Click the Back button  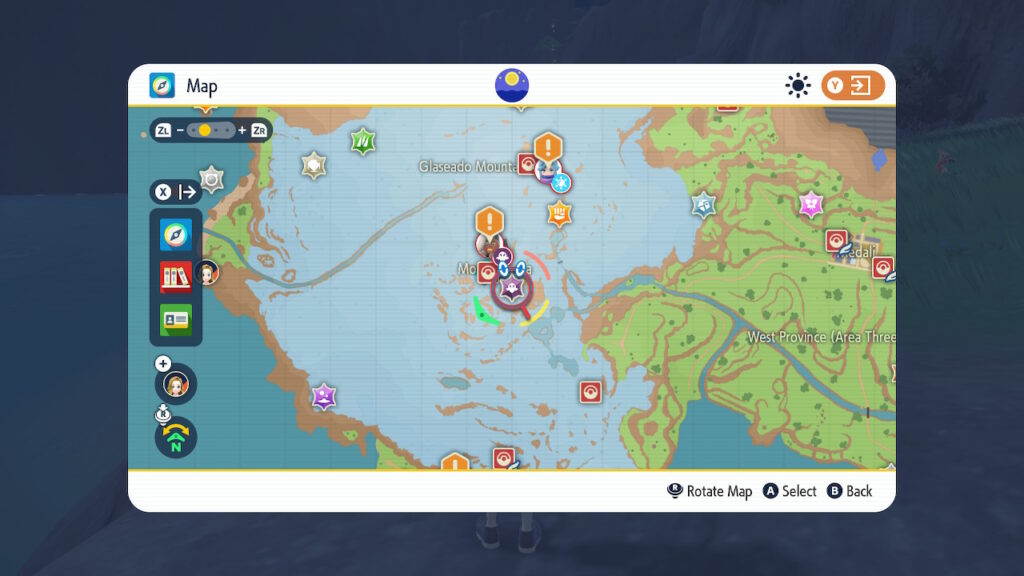click(x=850, y=491)
